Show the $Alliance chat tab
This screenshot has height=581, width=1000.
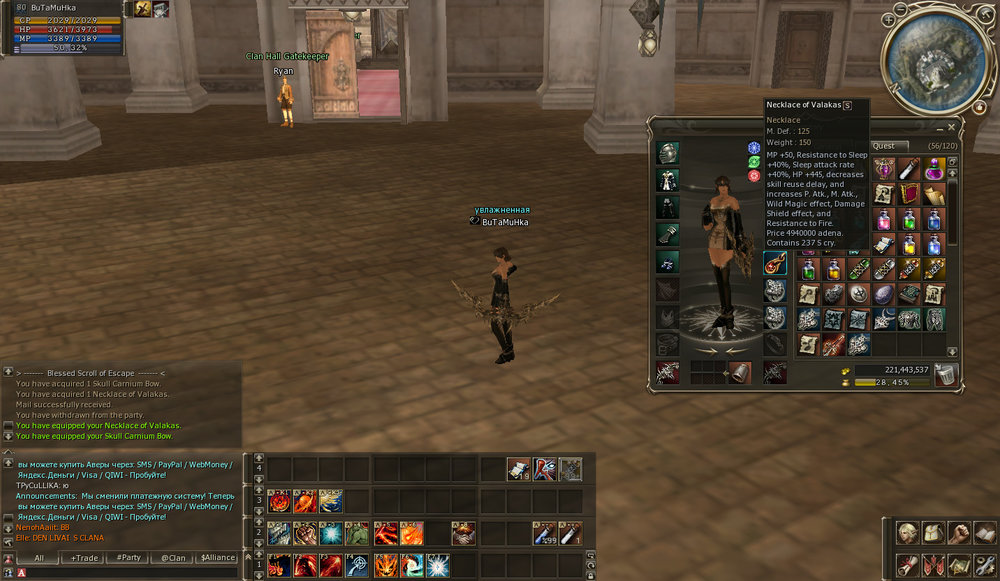(217, 558)
